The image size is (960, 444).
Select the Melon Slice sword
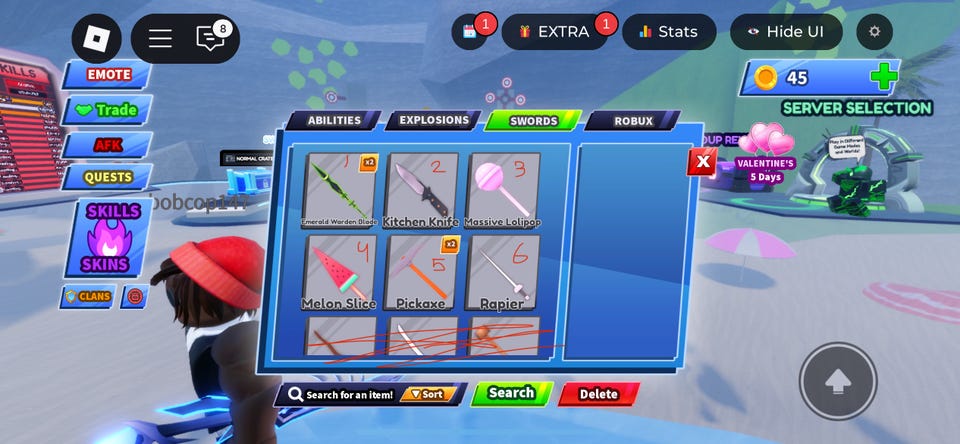pyautogui.click(x=340, y=272)
